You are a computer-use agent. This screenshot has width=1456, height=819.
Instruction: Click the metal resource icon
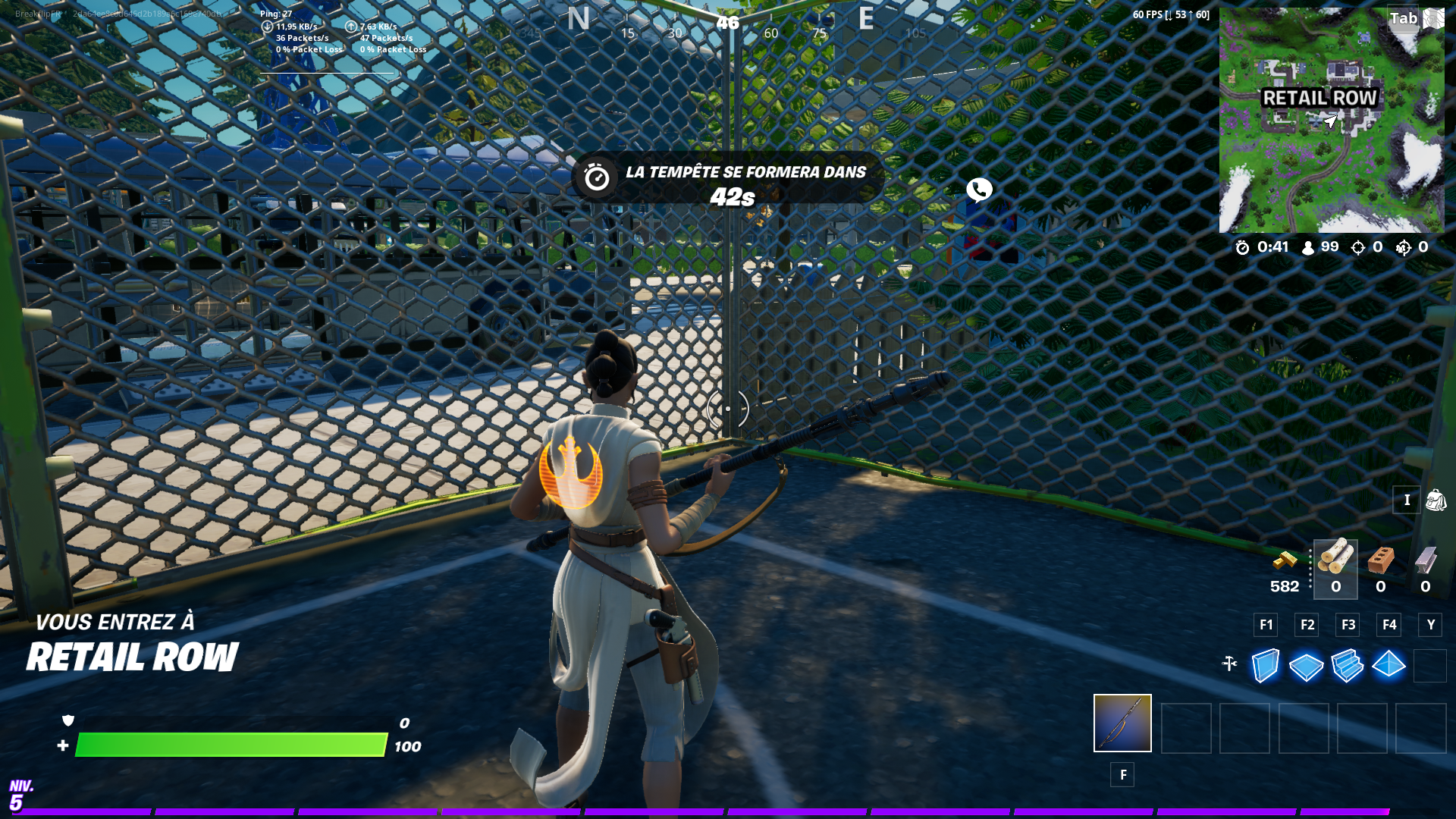pyautogui.click(x=1424, y=561)
